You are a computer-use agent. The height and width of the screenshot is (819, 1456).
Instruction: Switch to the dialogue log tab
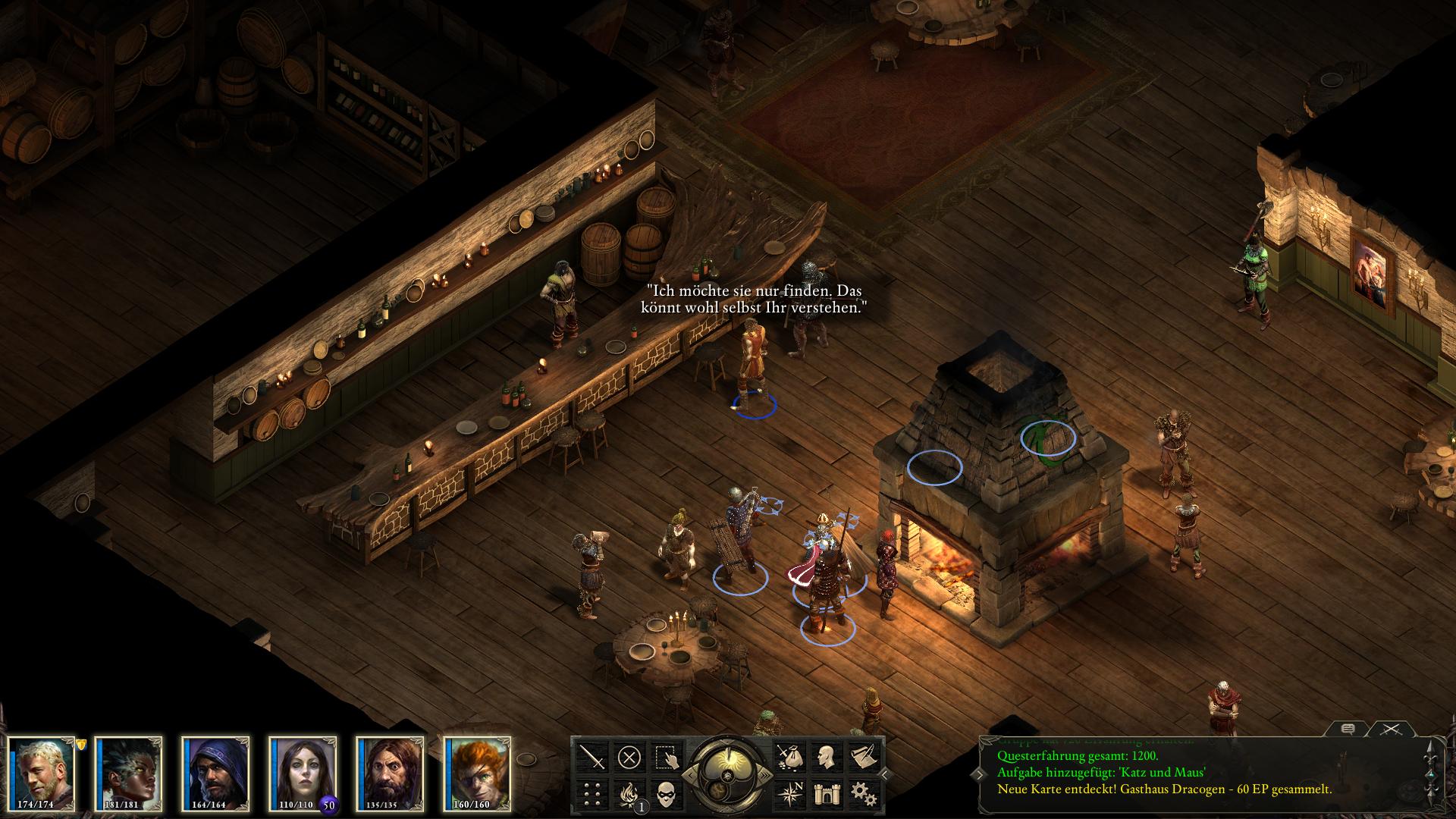tap(1348, 730)
